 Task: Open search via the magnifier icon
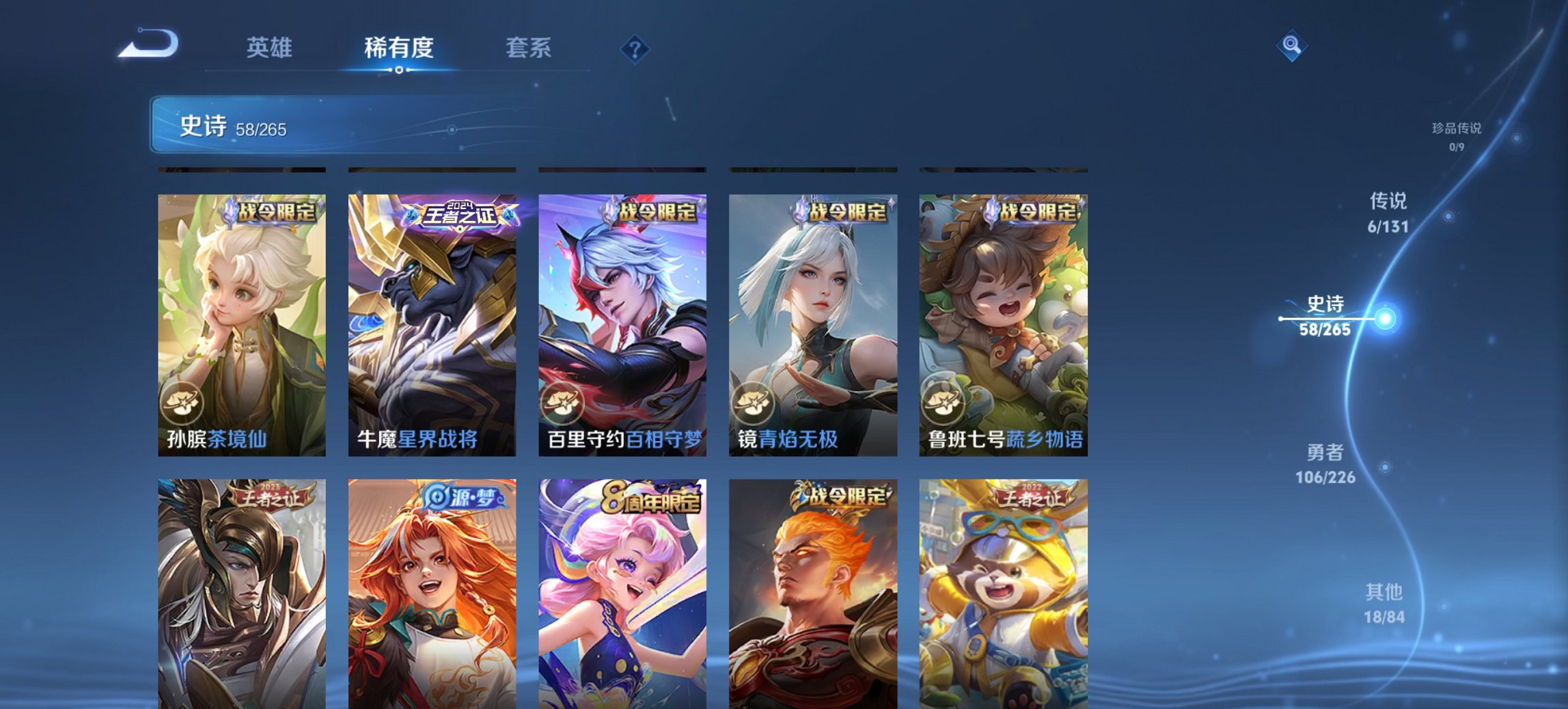coord(1290,46)
